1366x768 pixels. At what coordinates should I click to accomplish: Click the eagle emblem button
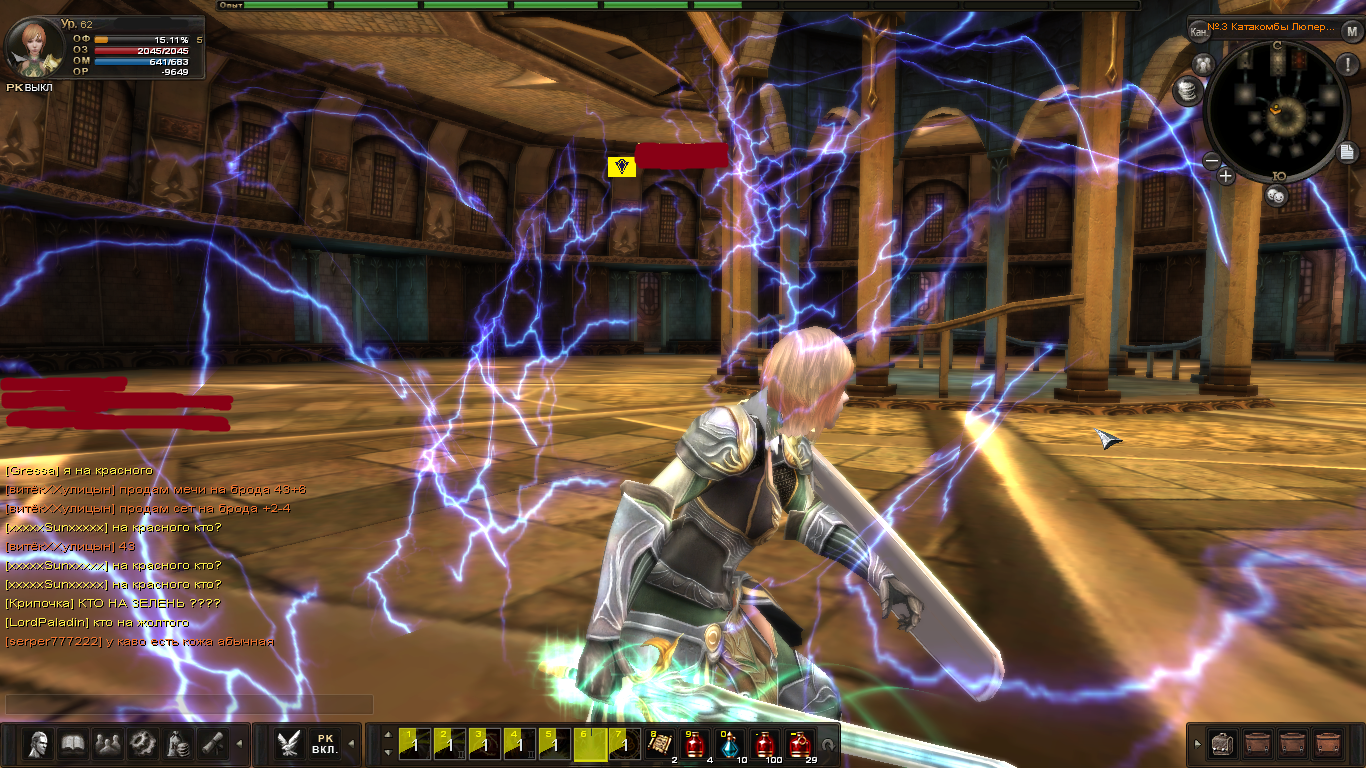click(290, 744)
